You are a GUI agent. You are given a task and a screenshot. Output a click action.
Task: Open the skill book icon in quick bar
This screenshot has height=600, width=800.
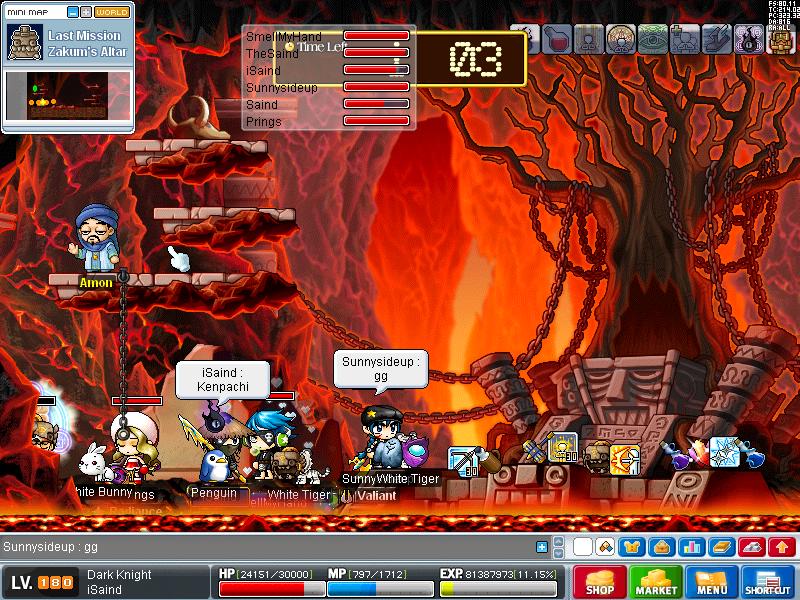[x=720, y=547]
